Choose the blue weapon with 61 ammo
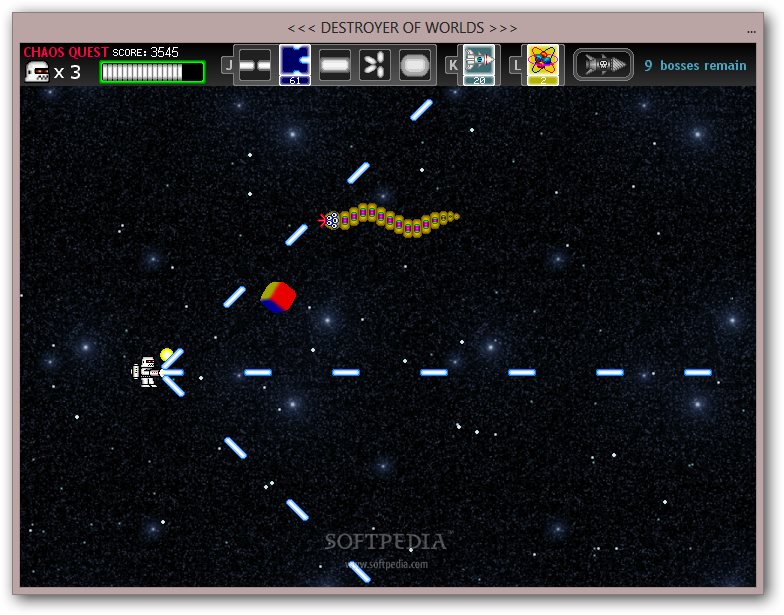Image resolution: width=784 pixels, height=615 pixels. click(294, 64)
